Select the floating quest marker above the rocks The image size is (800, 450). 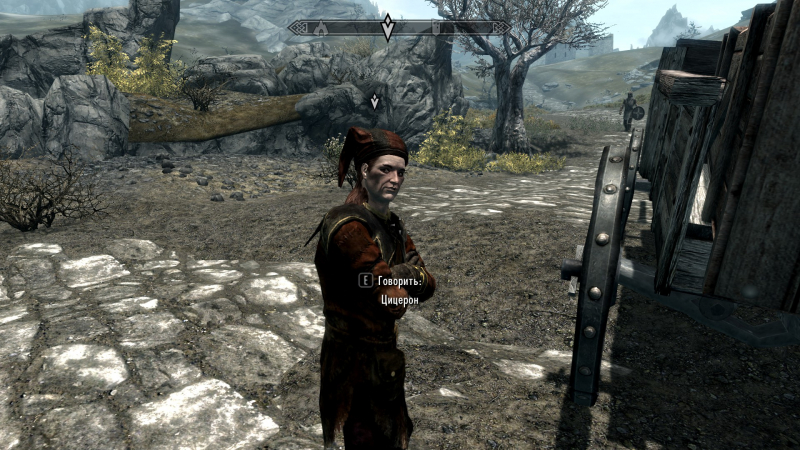[375, 101]
